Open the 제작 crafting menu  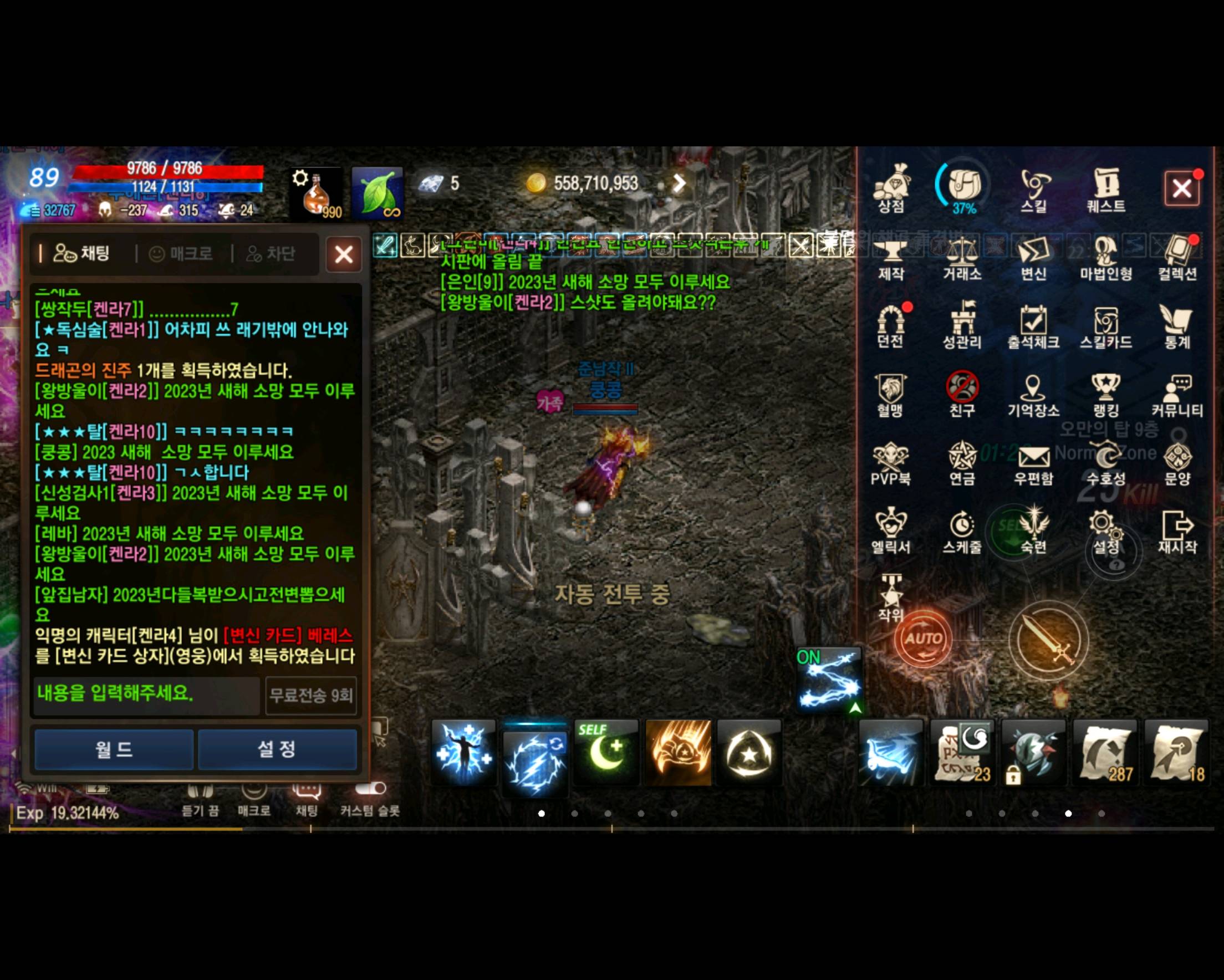point(891,259)
